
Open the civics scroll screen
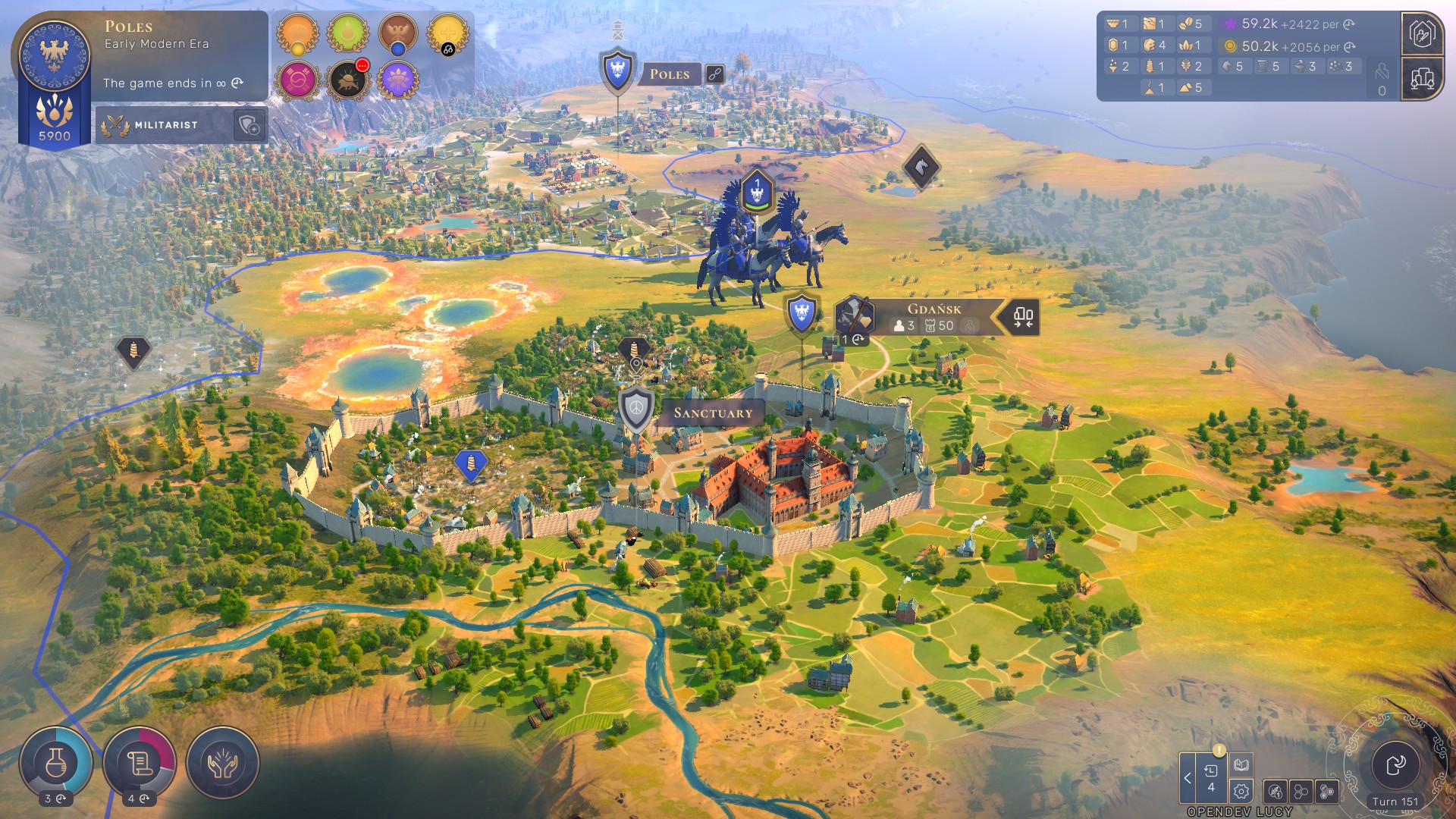click(x=140, y=763)
